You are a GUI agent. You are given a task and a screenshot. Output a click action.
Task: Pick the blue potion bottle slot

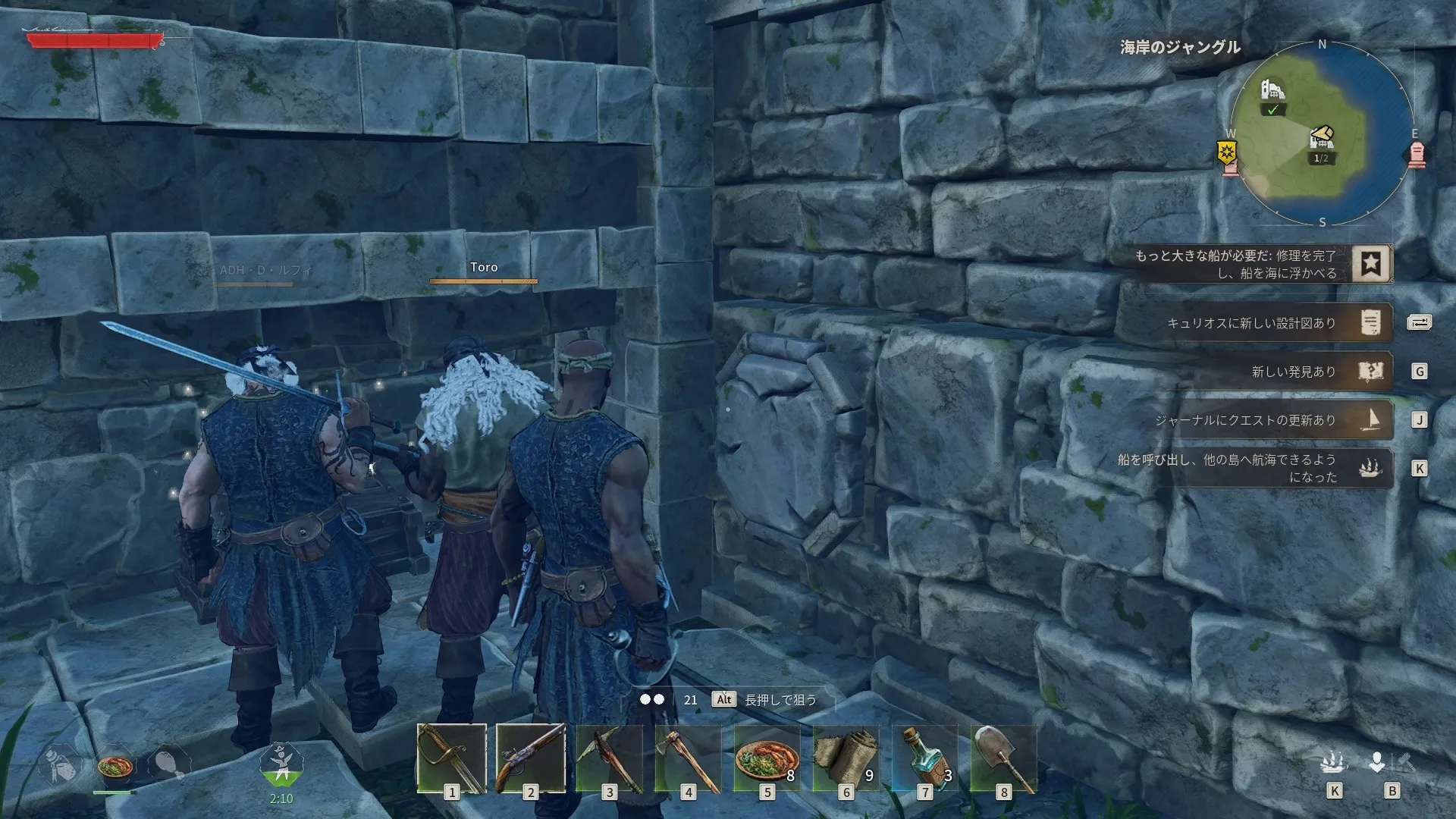tap(925, 758)
